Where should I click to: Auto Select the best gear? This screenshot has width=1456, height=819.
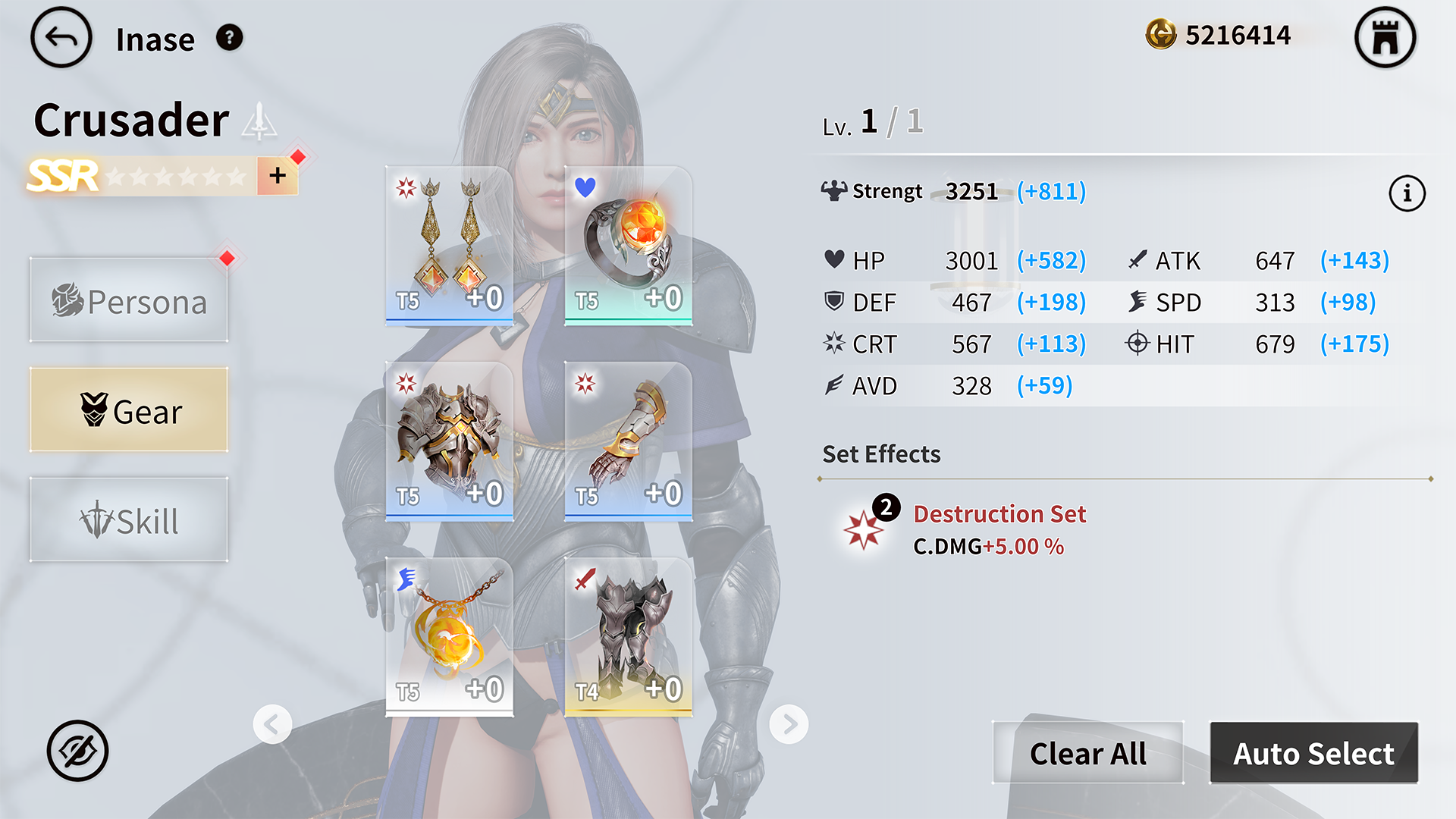[1313, 753]
